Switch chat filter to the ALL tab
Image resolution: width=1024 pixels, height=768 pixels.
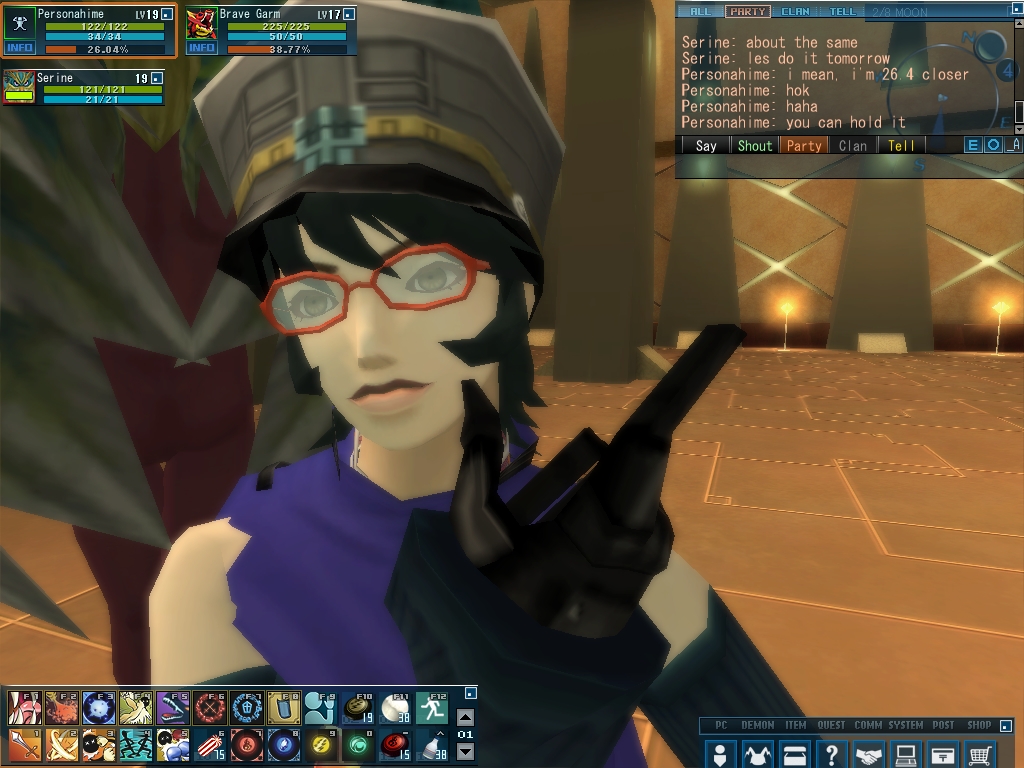point(699,12)
